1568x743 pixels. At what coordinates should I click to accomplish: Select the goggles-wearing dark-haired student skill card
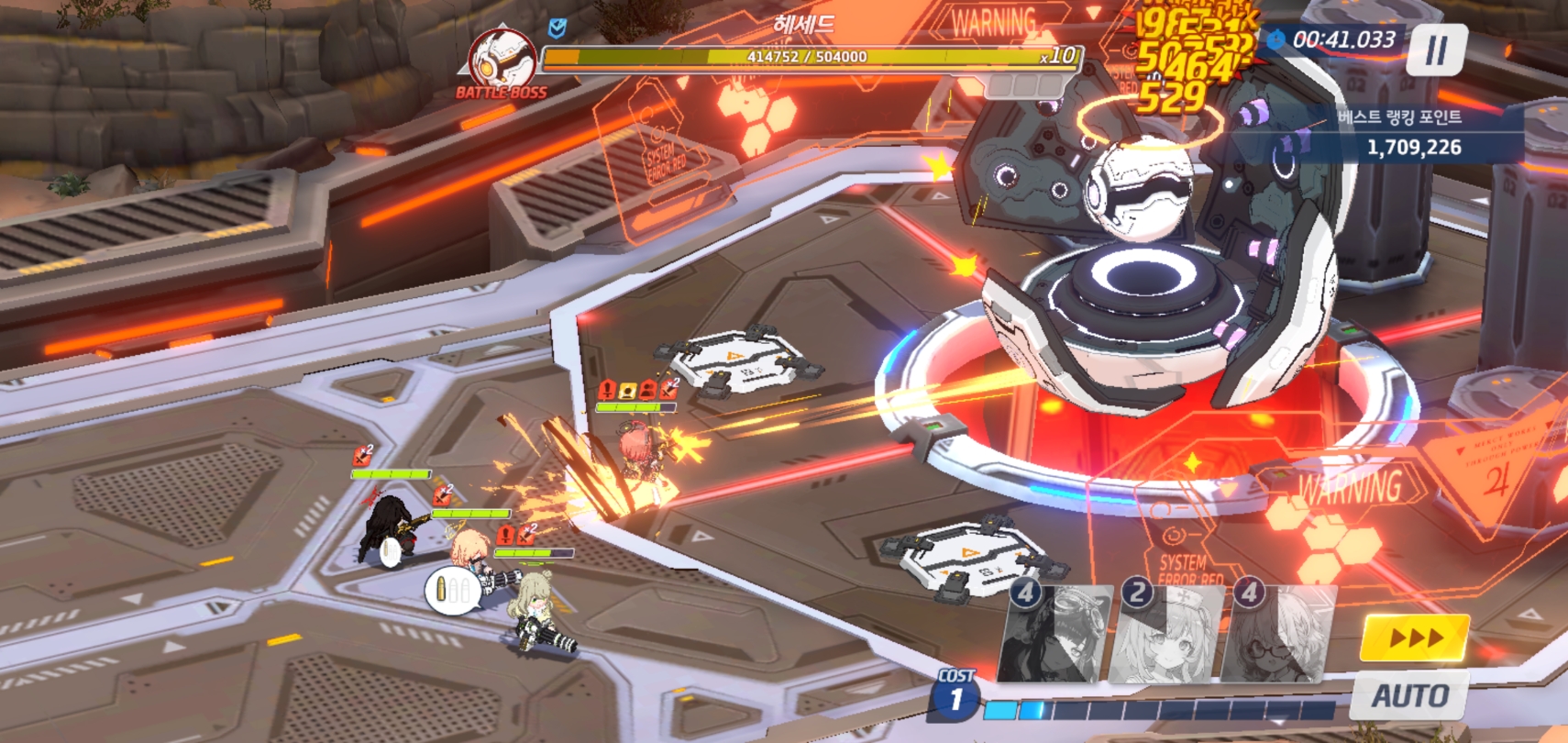(x=1055, y=635)
